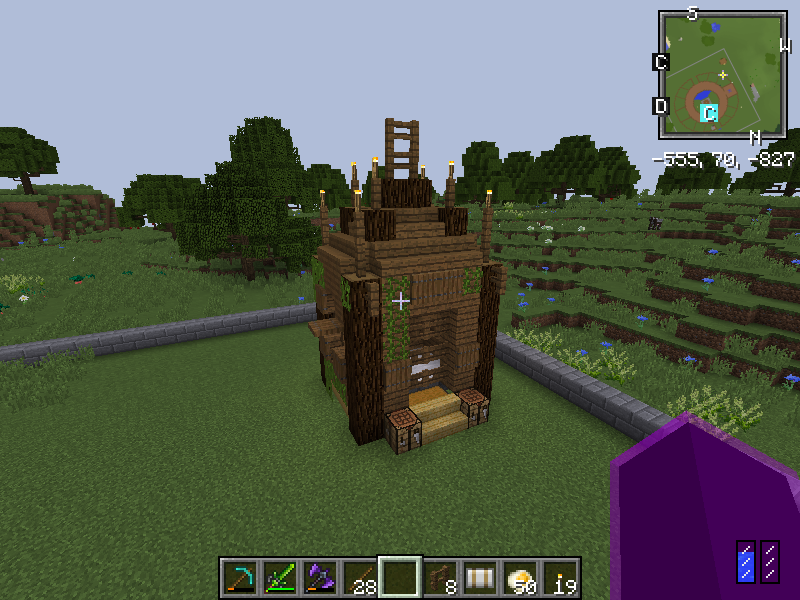
Task: Select the torch stack of 19
Action: coord(560,577)
